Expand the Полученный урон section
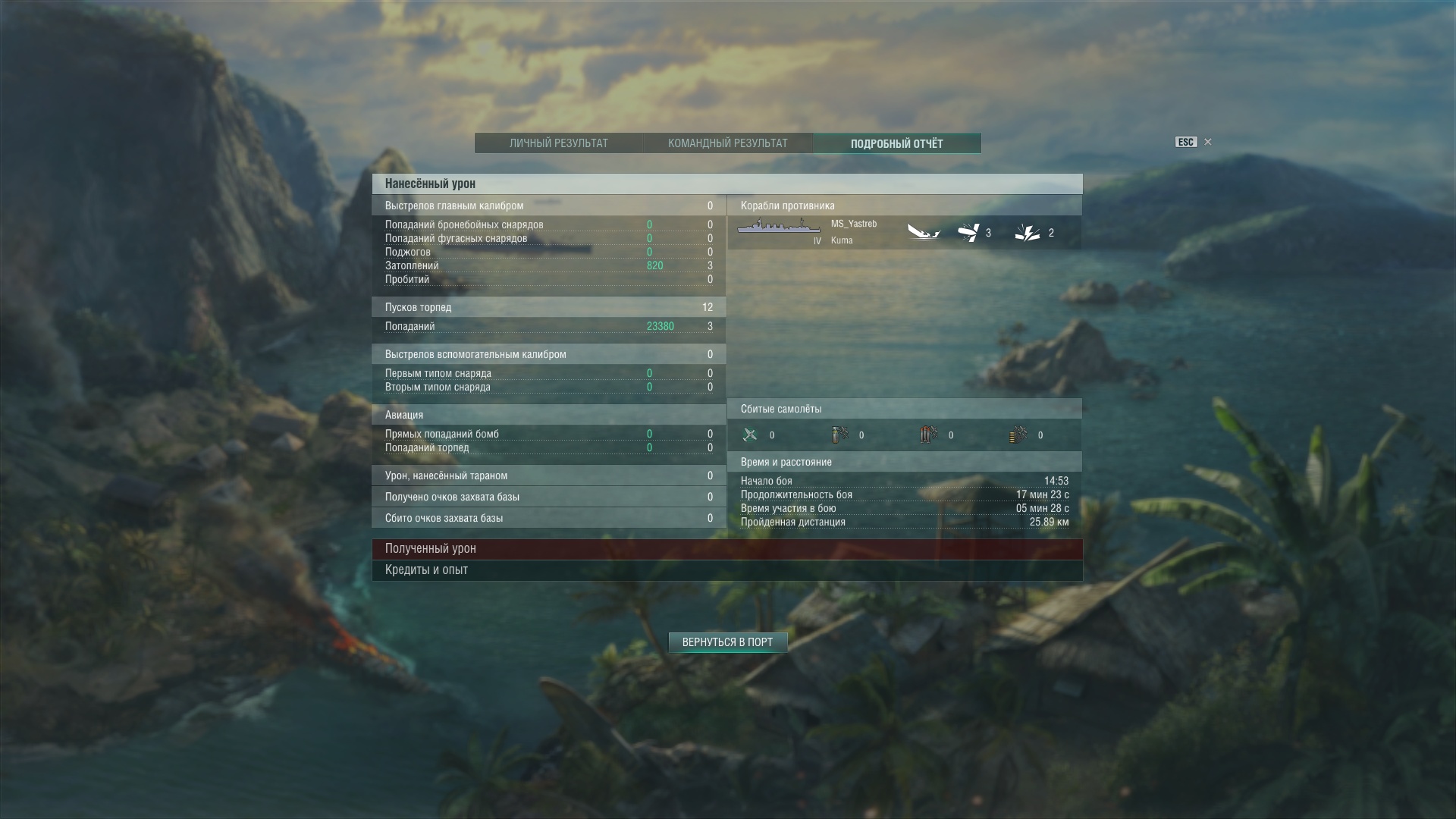This screenshot has height=819, width=1456. coord(726,548)
